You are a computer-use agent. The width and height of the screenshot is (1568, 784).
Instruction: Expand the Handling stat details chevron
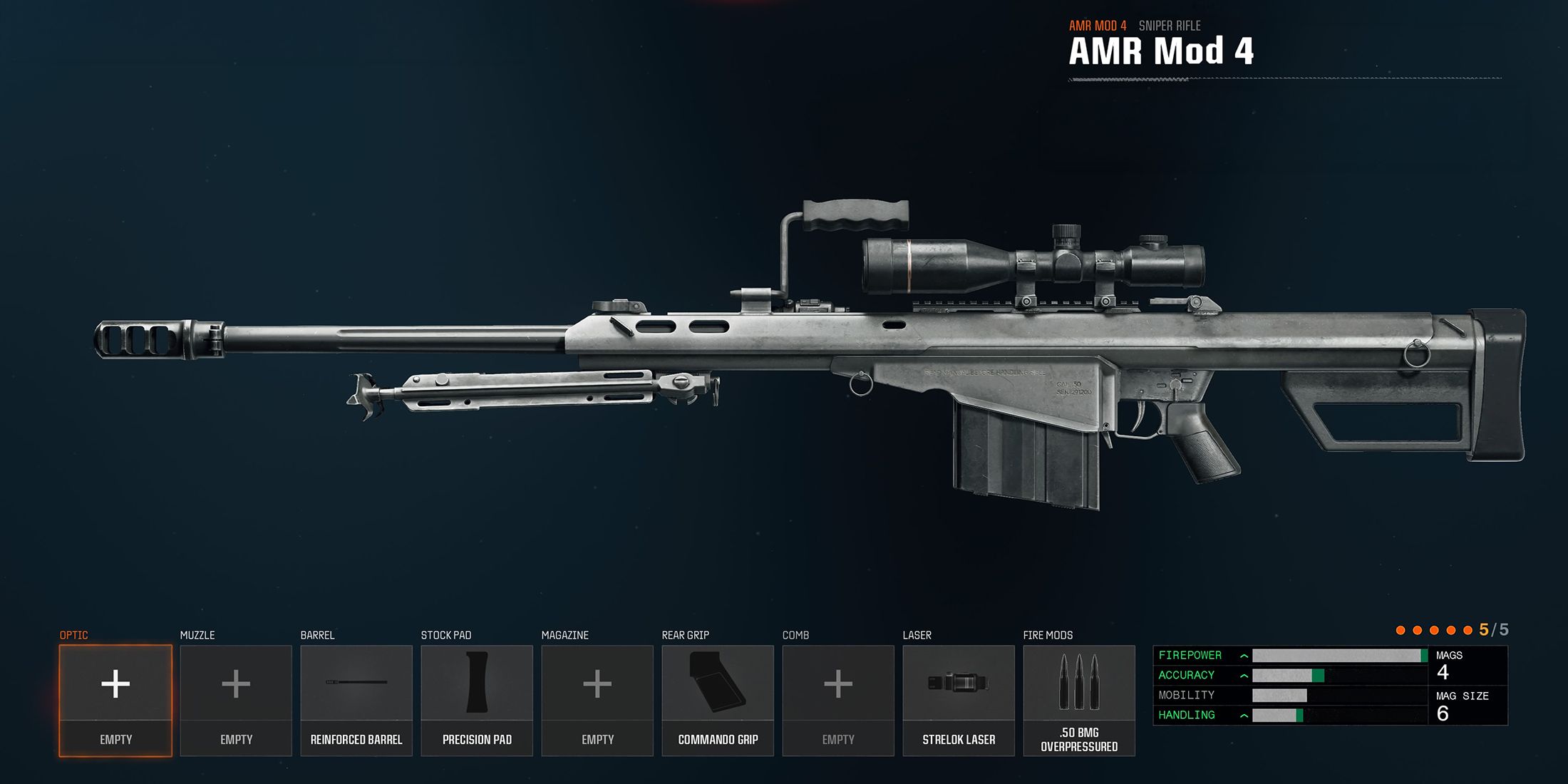(1242, 714)
